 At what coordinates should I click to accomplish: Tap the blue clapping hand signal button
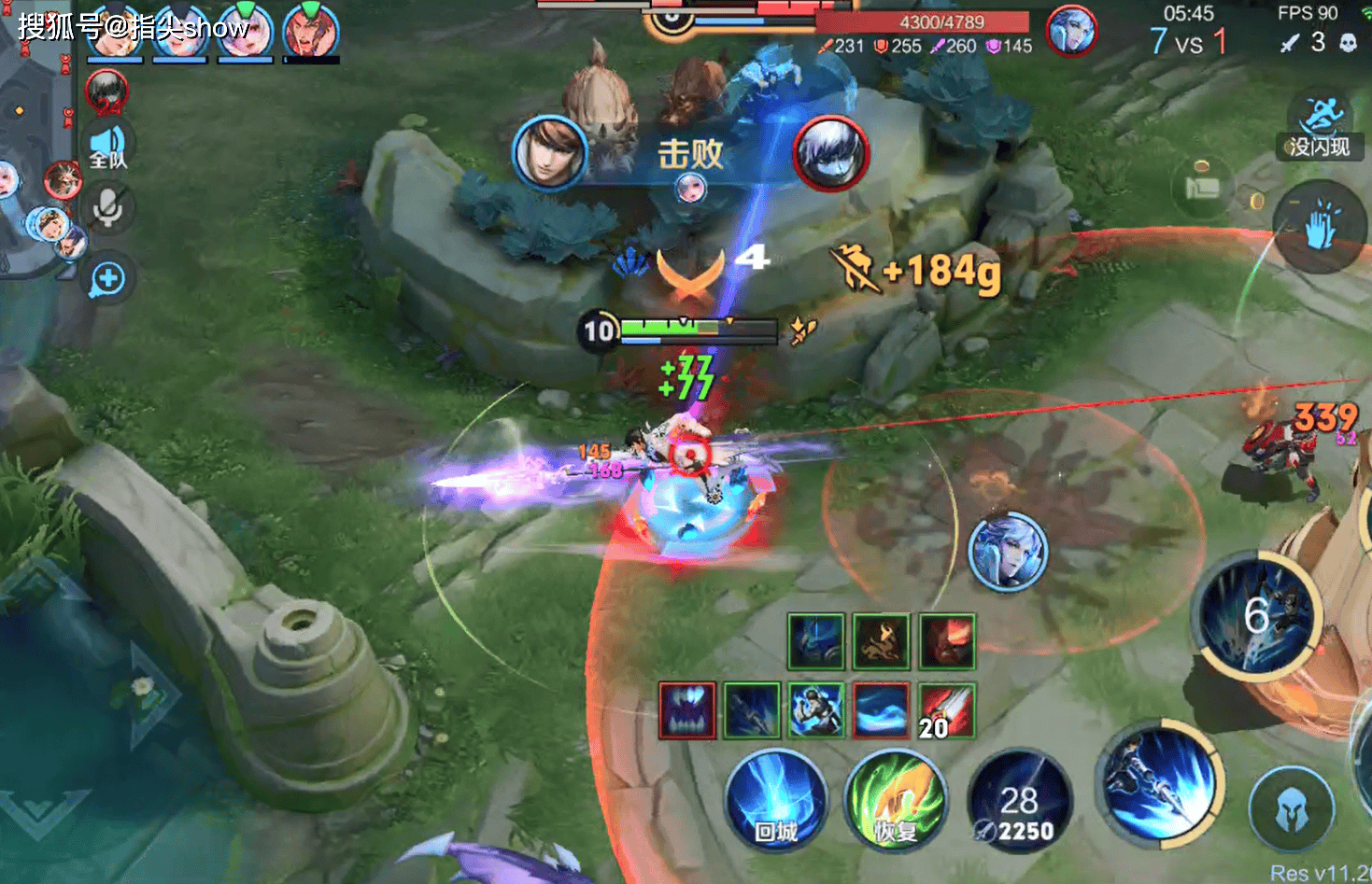pyautogui.click(x=1321, y=227)
